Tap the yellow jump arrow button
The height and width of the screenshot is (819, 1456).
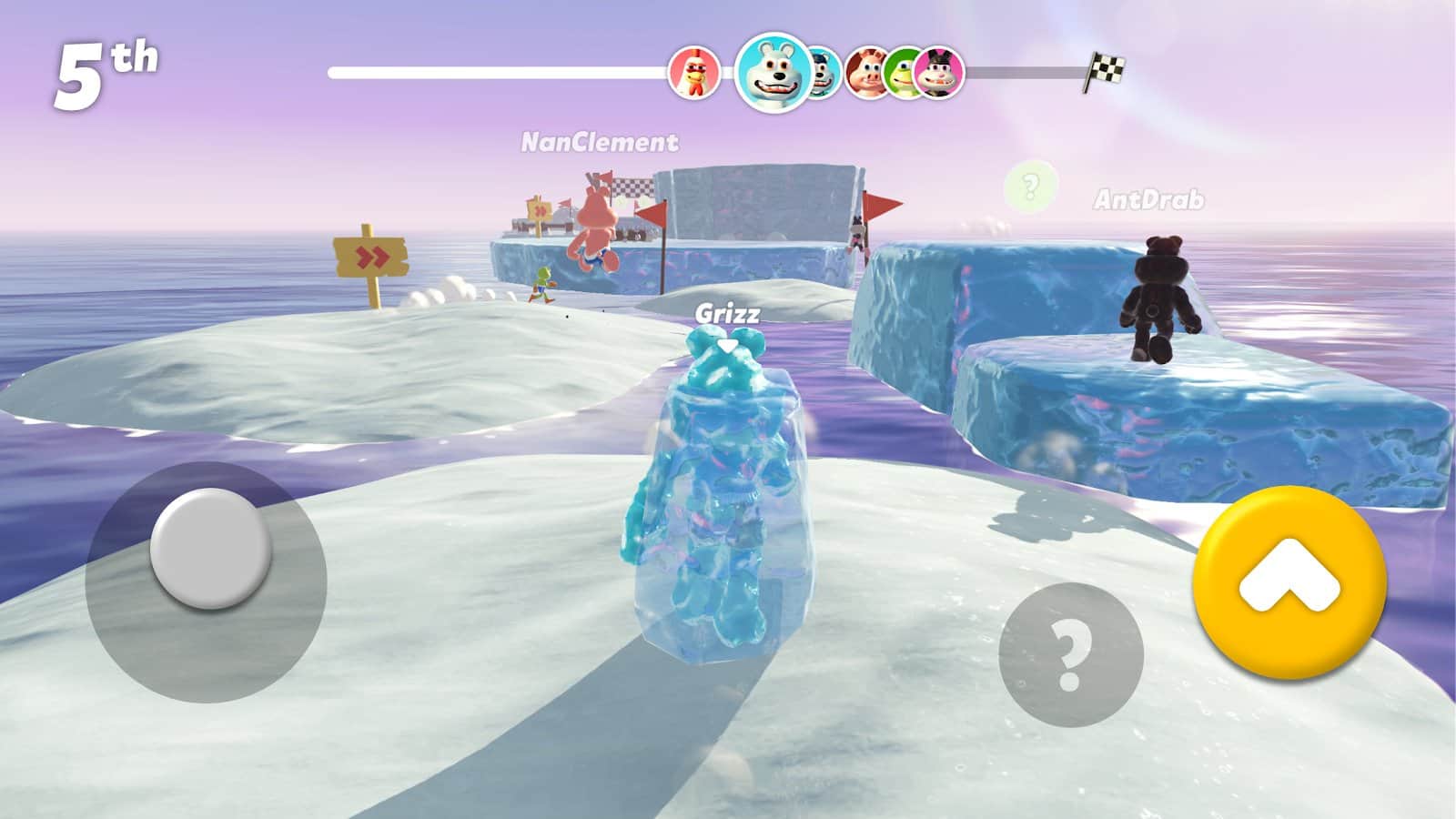click(x=1289, y=582)
